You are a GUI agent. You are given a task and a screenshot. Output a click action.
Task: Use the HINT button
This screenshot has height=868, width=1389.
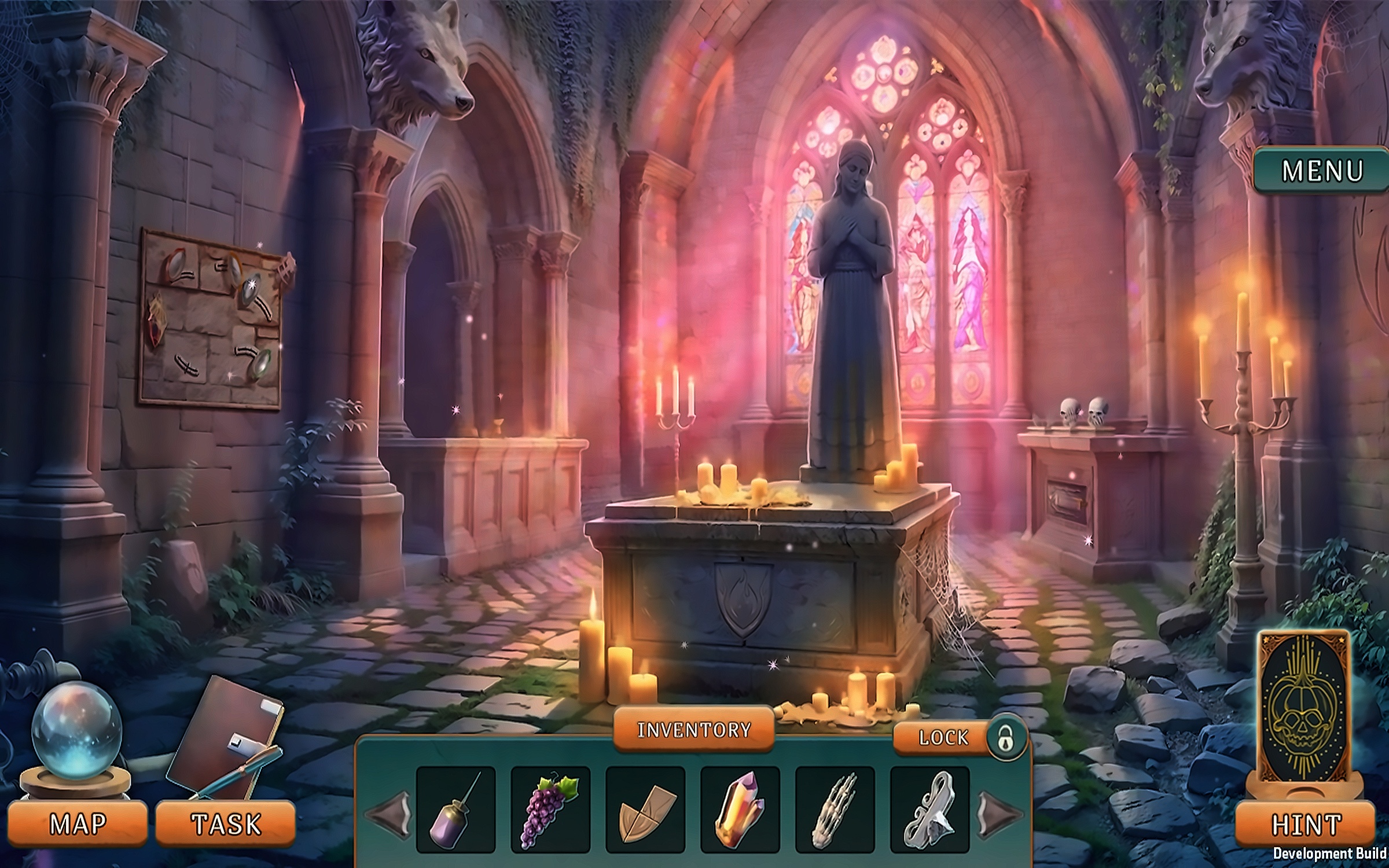point(1306,825)
